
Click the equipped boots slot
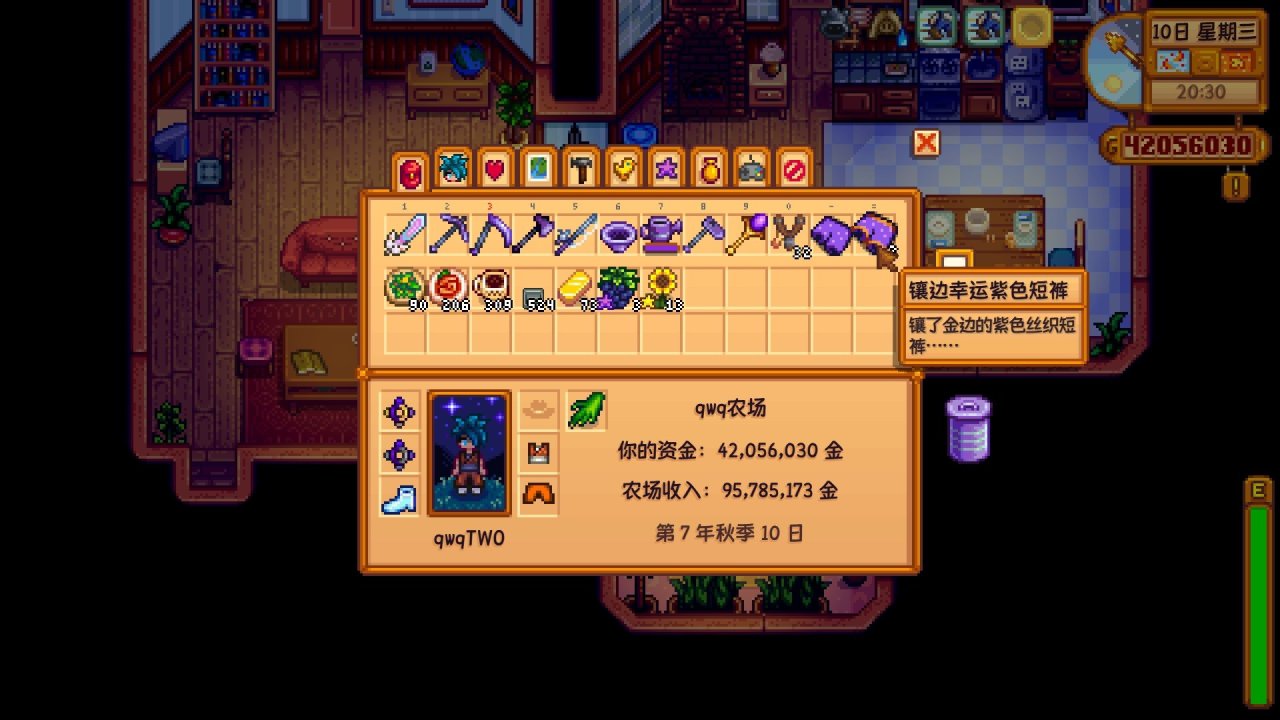400,497
